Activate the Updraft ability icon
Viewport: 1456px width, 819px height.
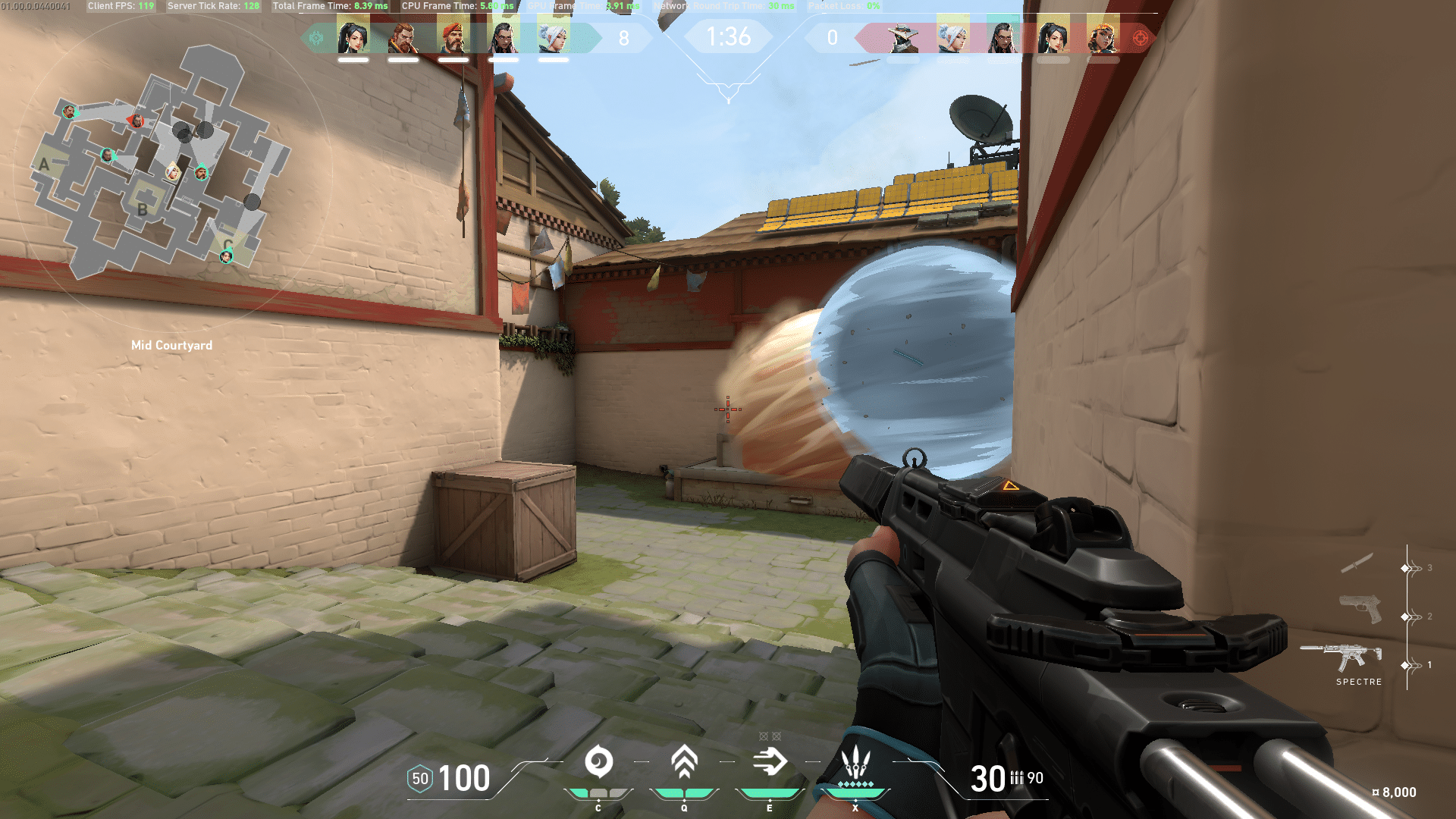point(683,762)
